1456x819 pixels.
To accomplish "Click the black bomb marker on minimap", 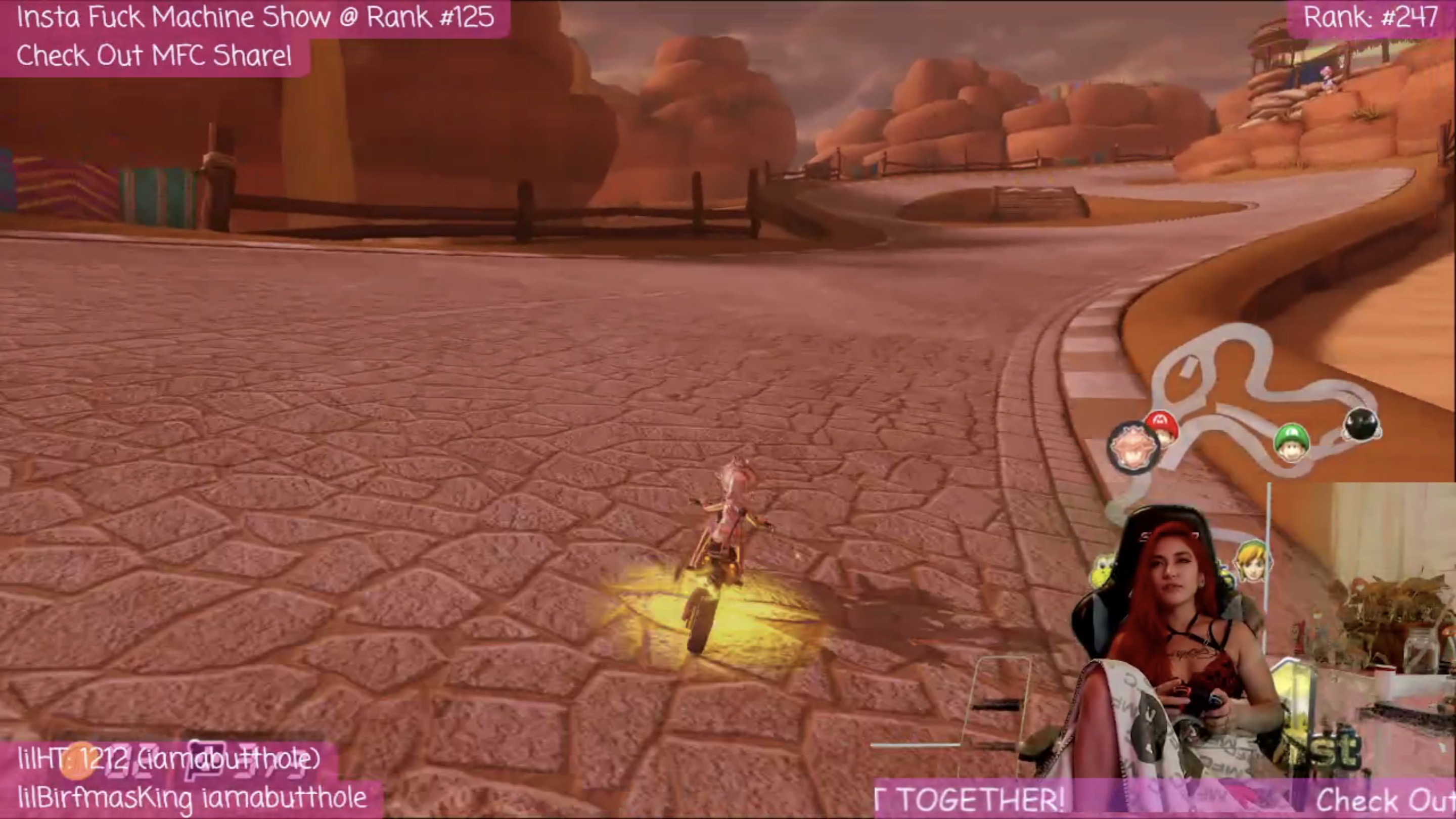I will click(x=1361, y=424).
